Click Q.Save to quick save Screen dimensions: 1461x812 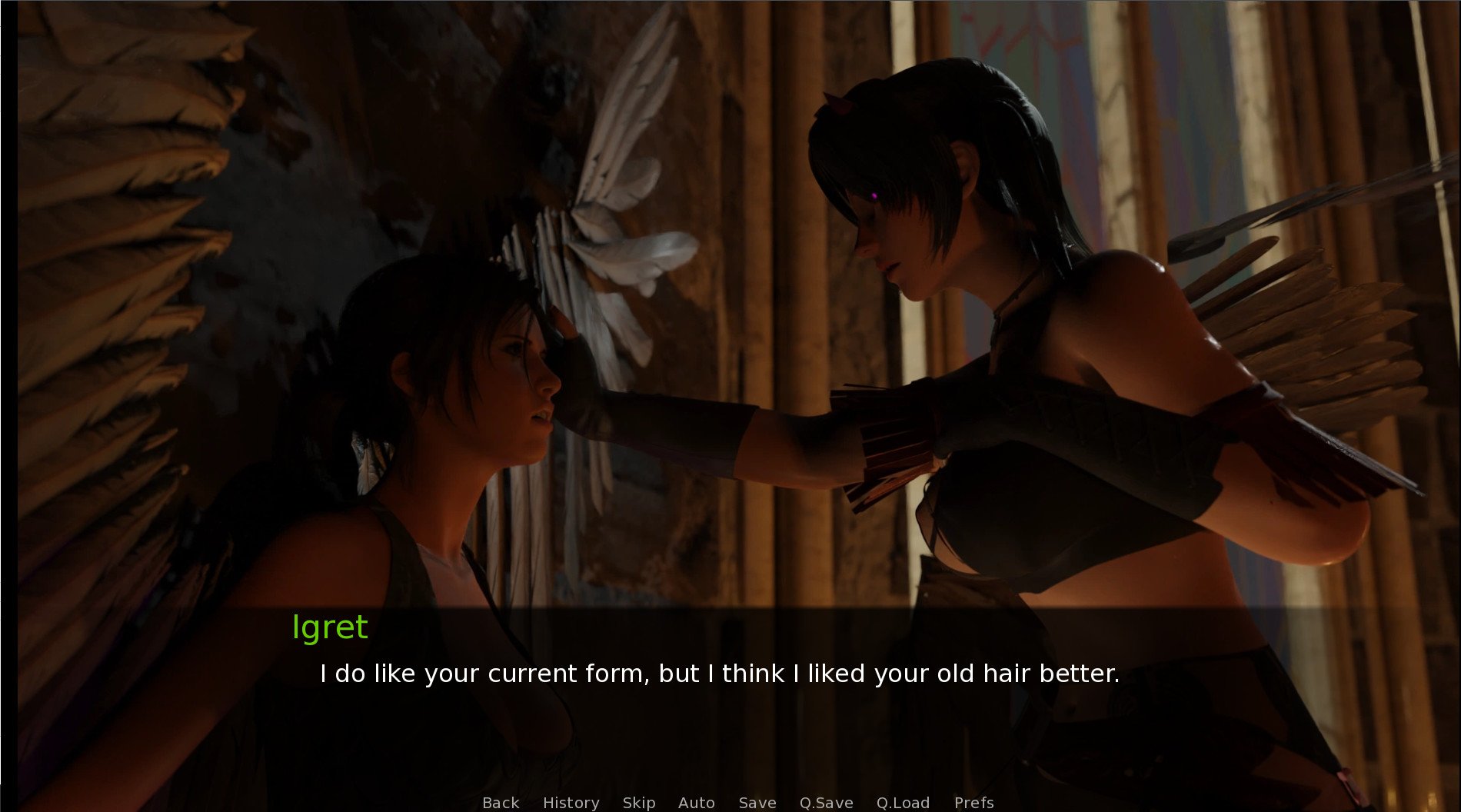(x=826, y=803)
